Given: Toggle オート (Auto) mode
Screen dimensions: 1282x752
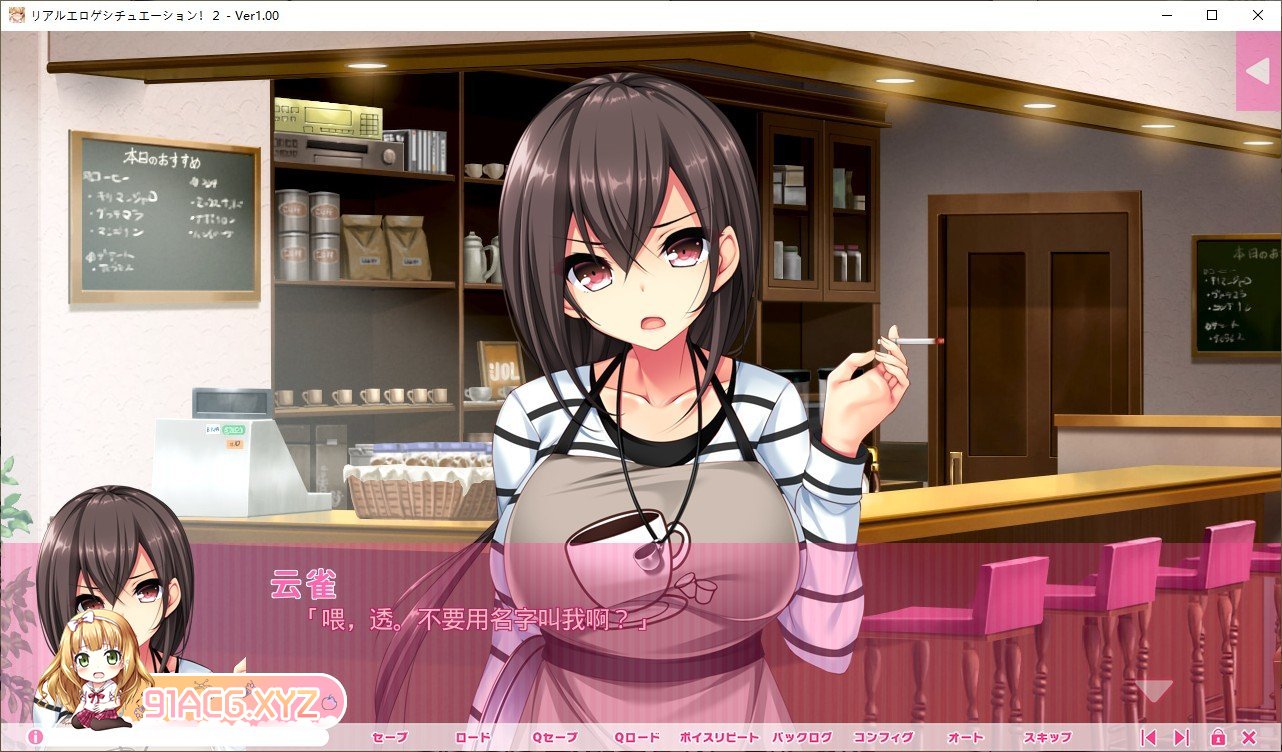Looking at the screenshot, I should click(x=965, y=738).
